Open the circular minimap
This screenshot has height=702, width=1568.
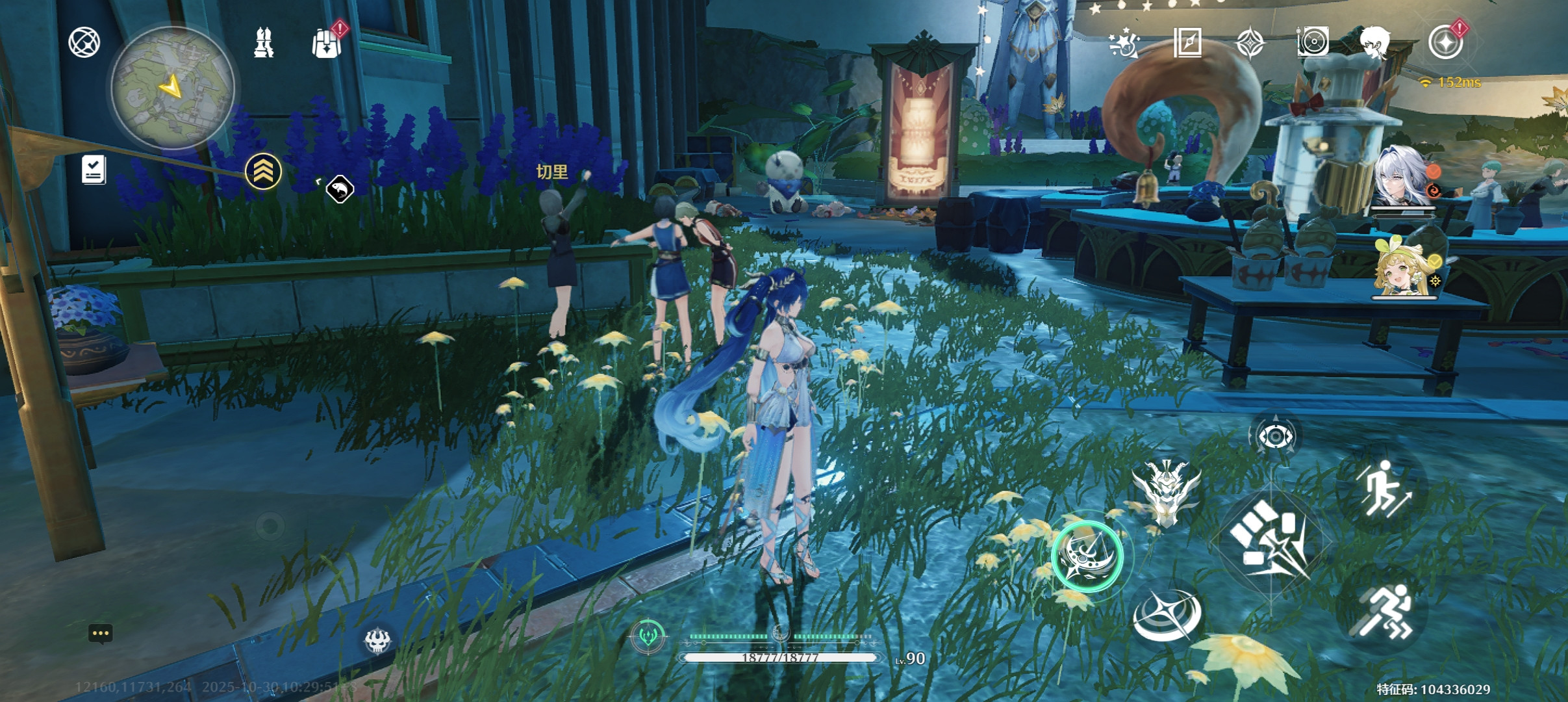pos(173,88)
